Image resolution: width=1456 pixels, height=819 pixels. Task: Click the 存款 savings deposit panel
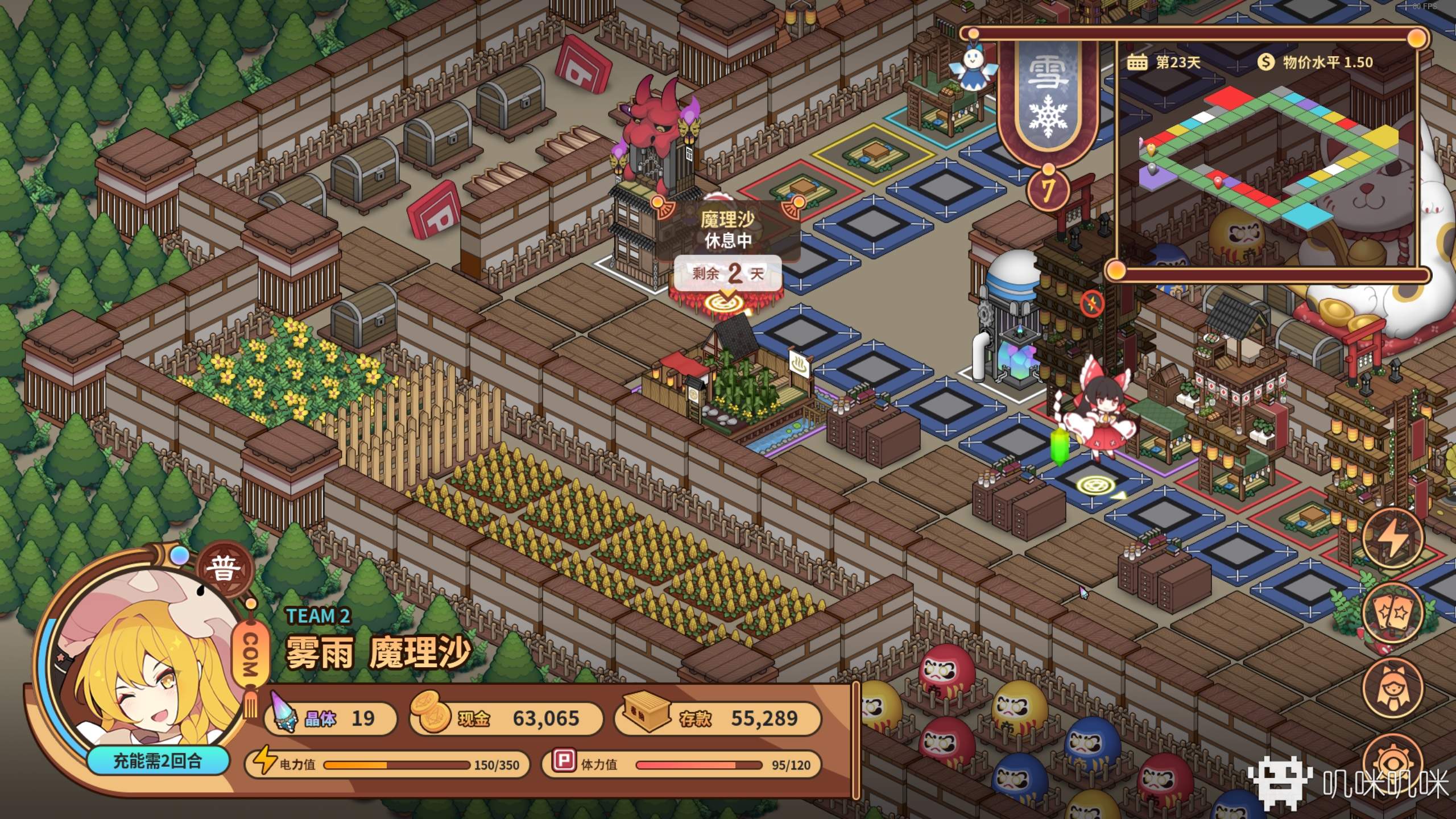pos(718,719)
